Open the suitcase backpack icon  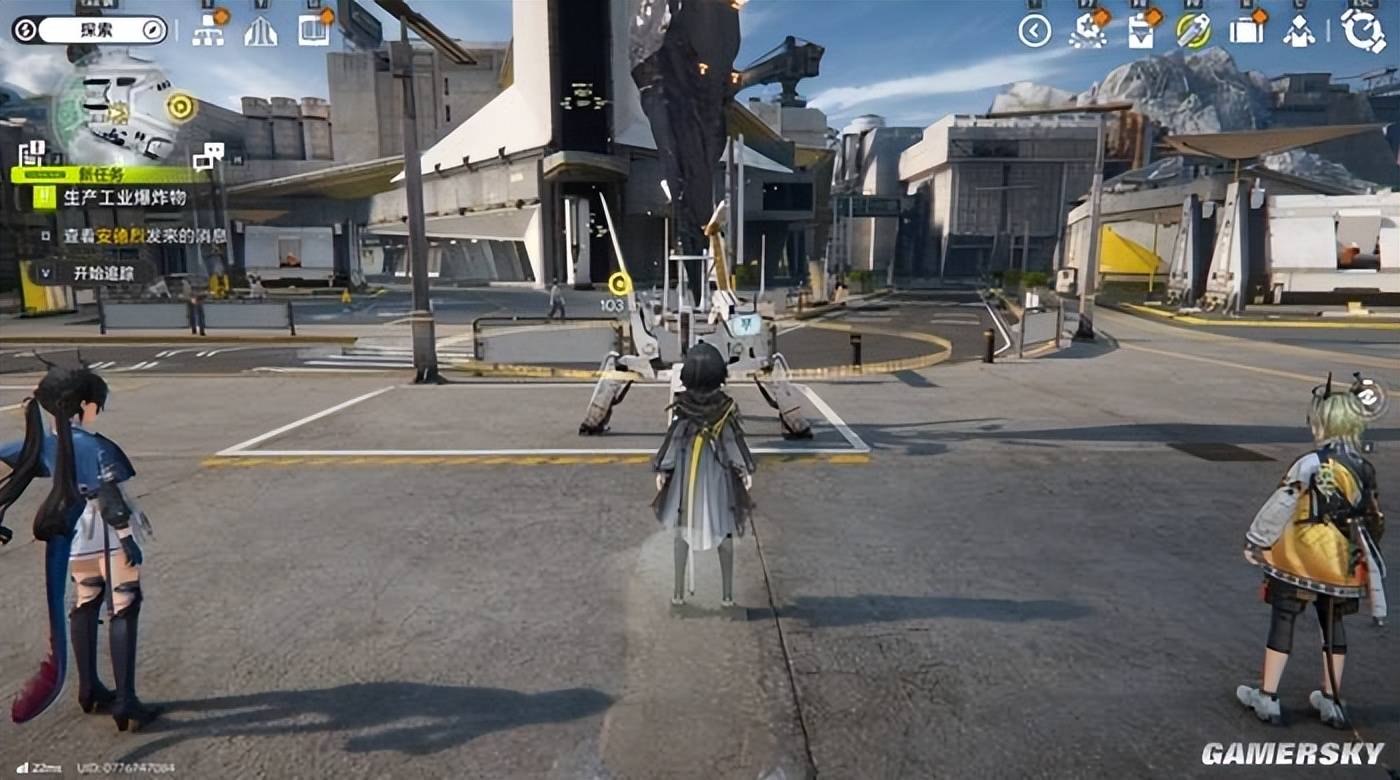[x=1246, y=31]
